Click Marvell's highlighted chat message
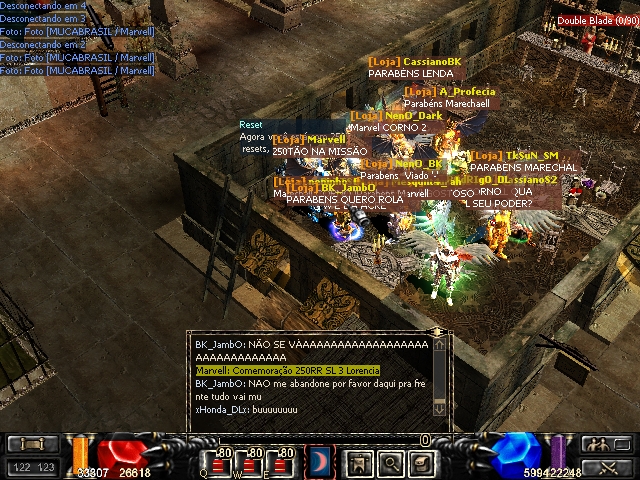The image size is (640, 480). (x=288, y=370)
